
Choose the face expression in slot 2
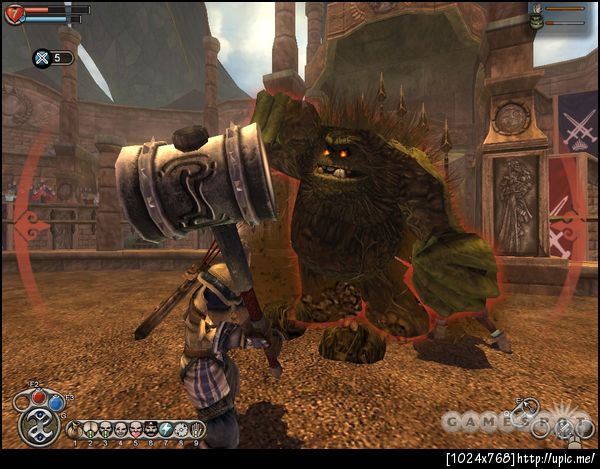(89, 429)
